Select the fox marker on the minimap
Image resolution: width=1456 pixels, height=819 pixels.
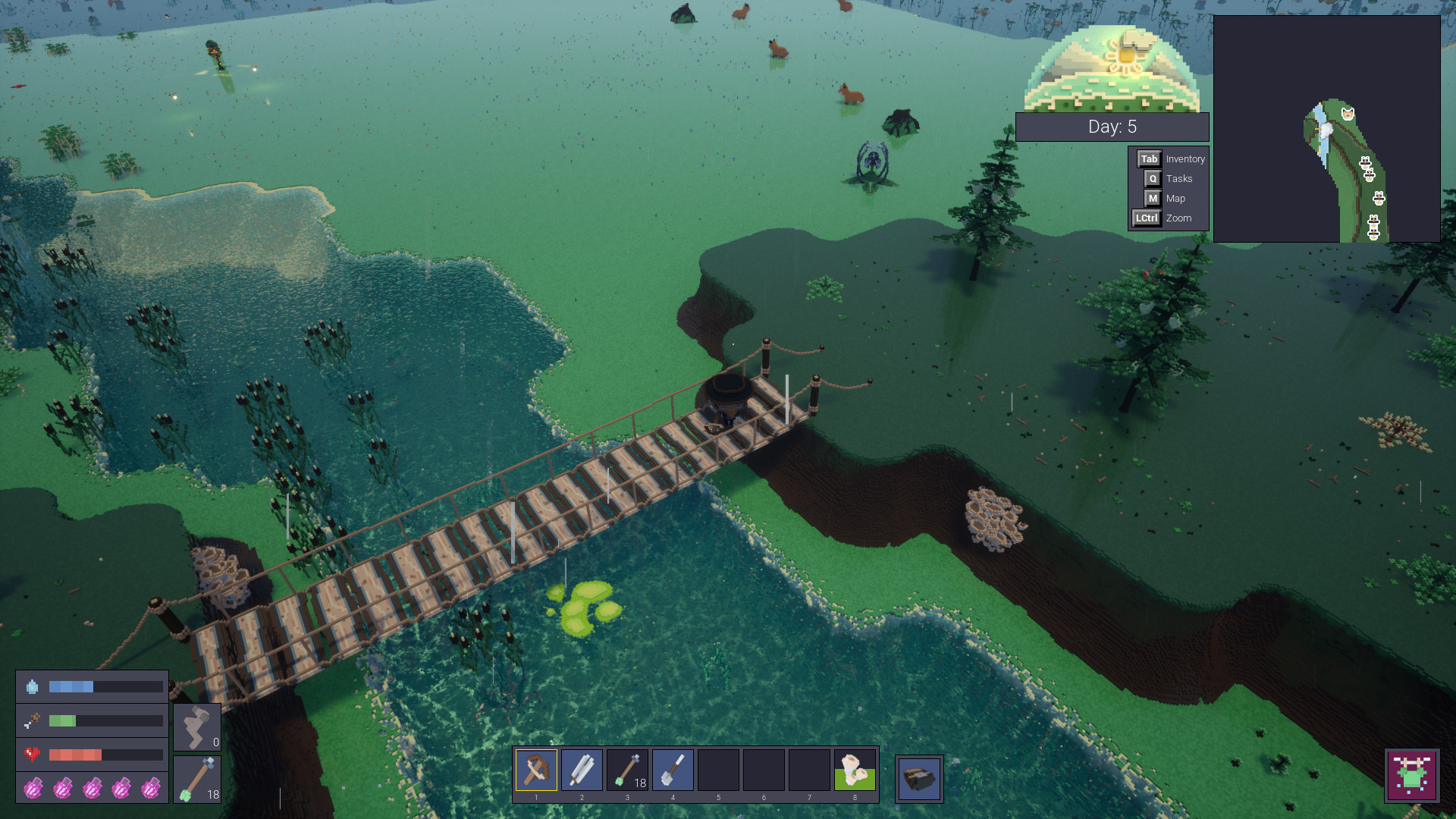coord(1348,114)
